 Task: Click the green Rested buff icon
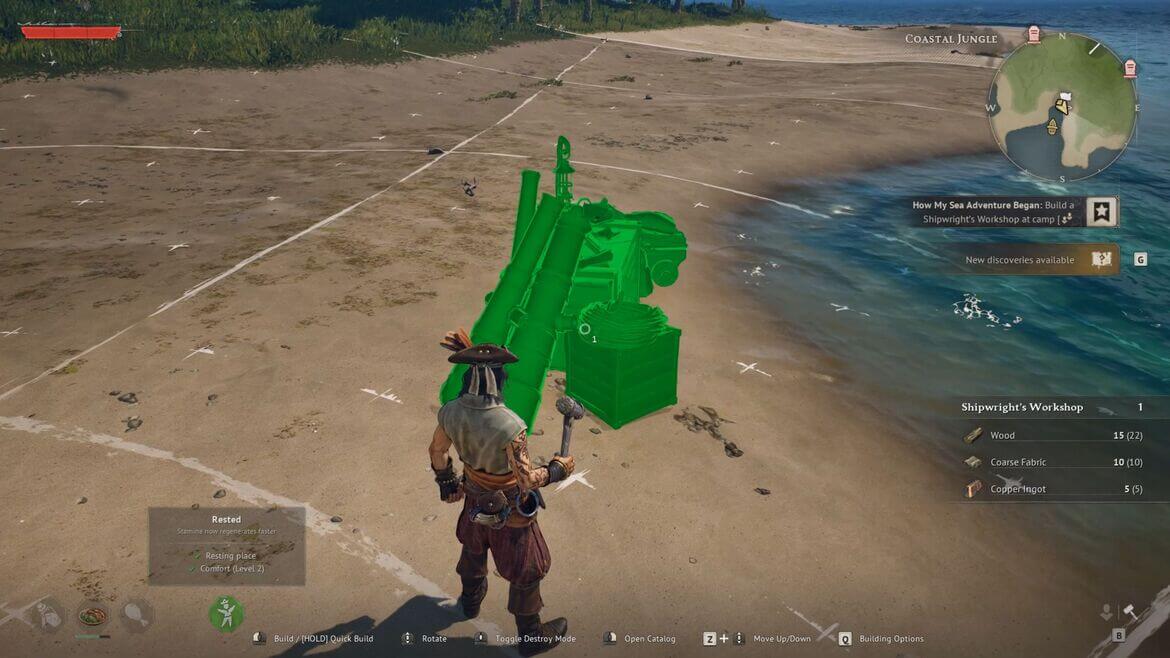pyautogui.click(x=226, y=612)
